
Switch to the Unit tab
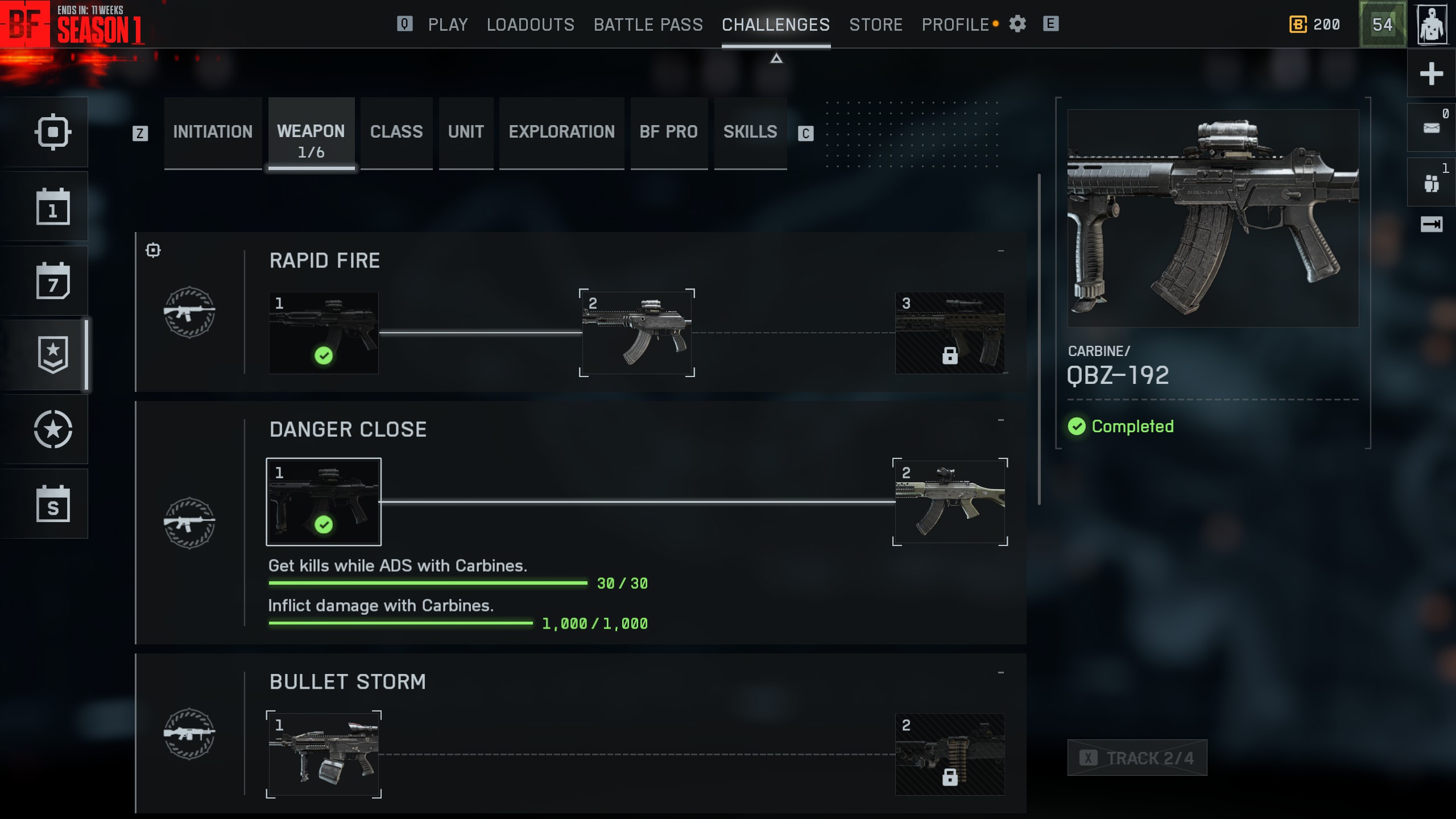tap(466, 132)
